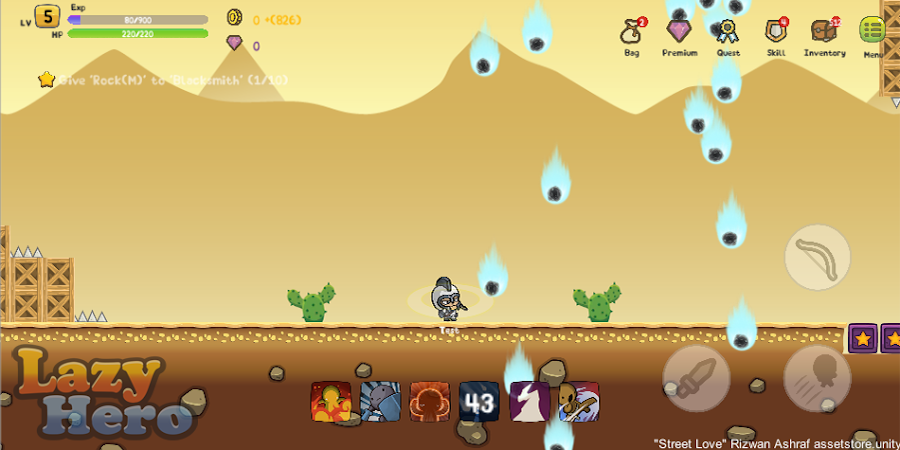
Task: Open the Skill screen
Action: [x=776, y=33]
